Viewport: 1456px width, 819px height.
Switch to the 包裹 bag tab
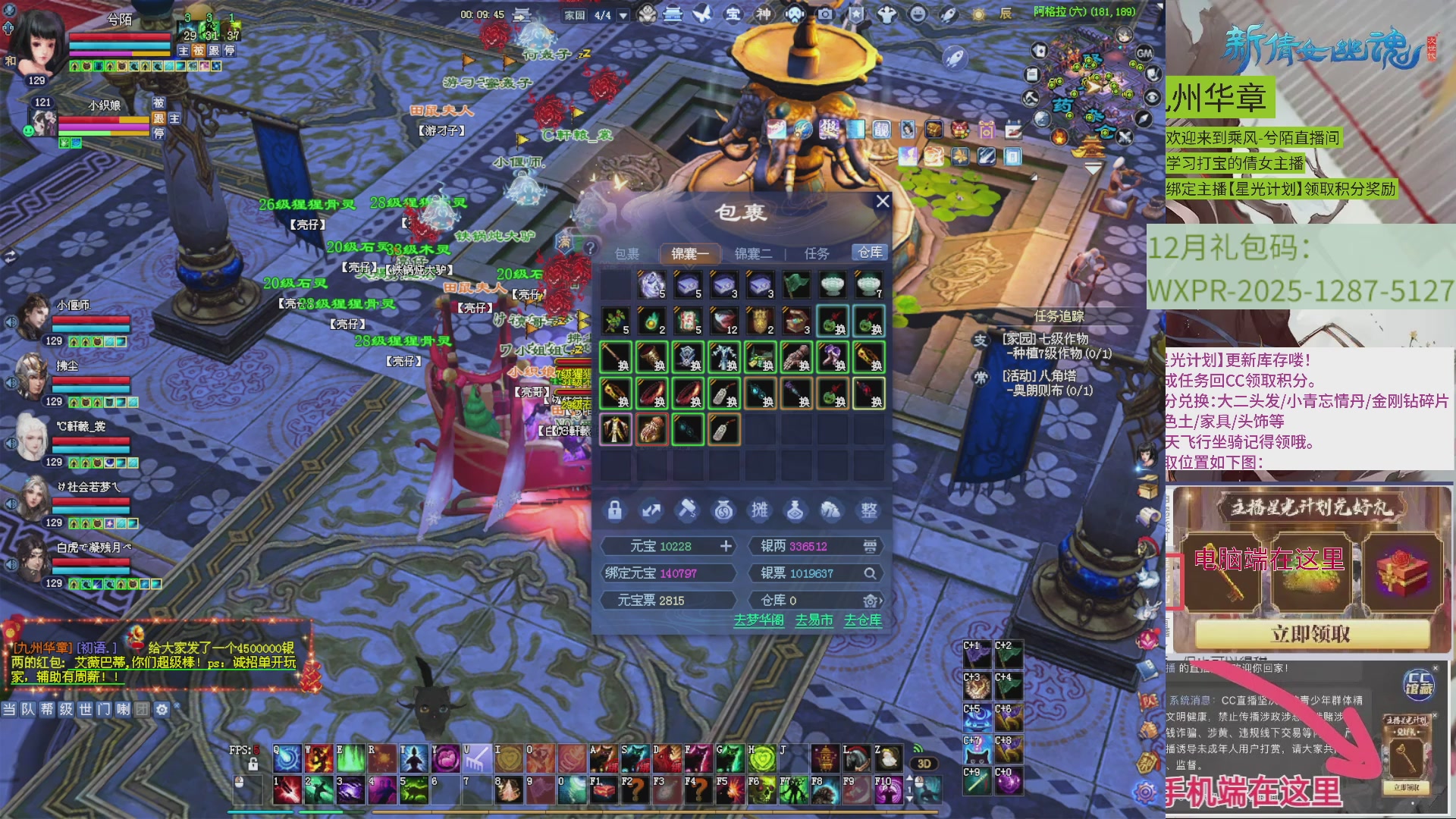pyautogui.click(x=626, y=253)
